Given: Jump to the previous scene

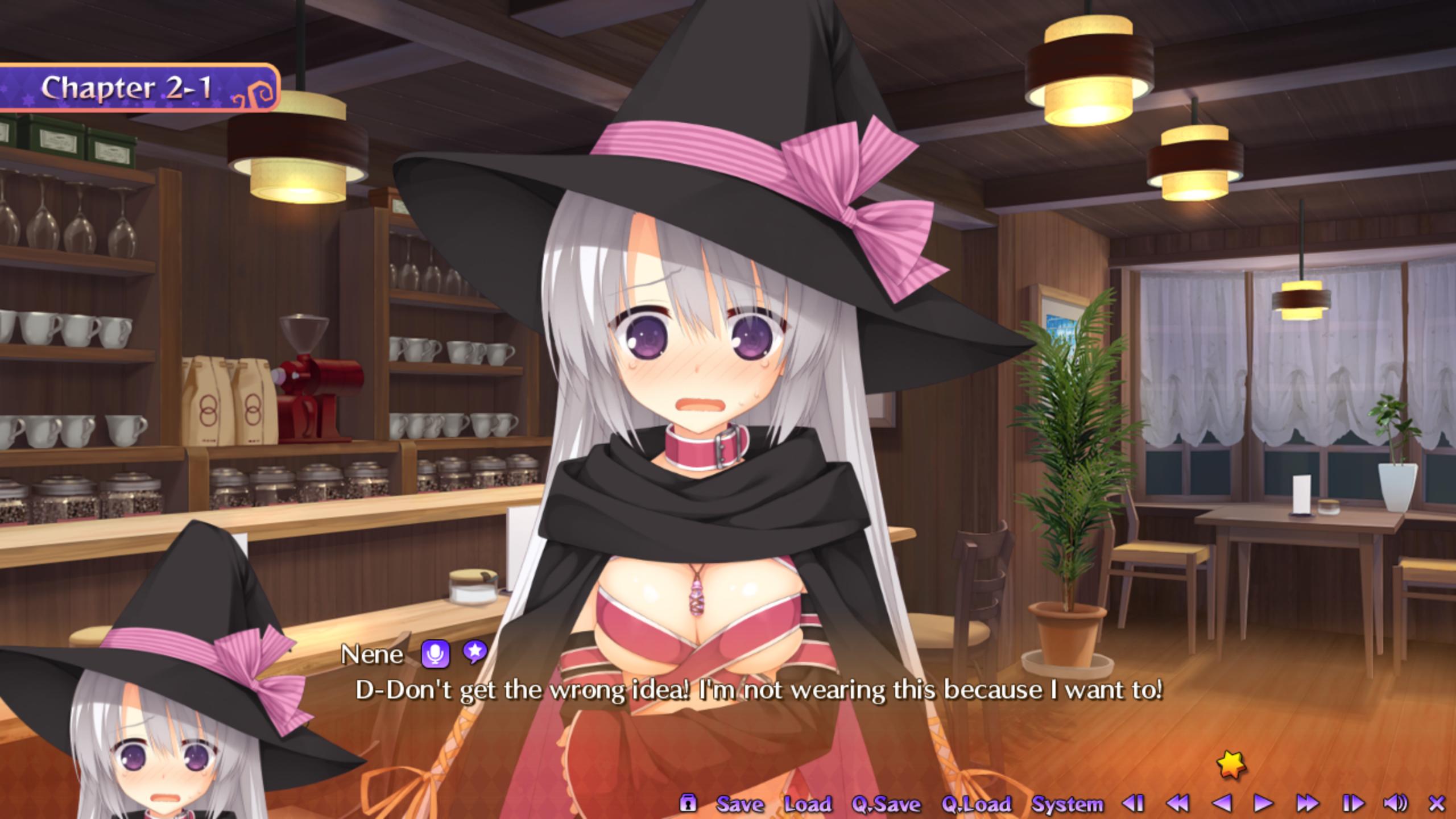Looking at the screenshot, I should coord(1133,803).
